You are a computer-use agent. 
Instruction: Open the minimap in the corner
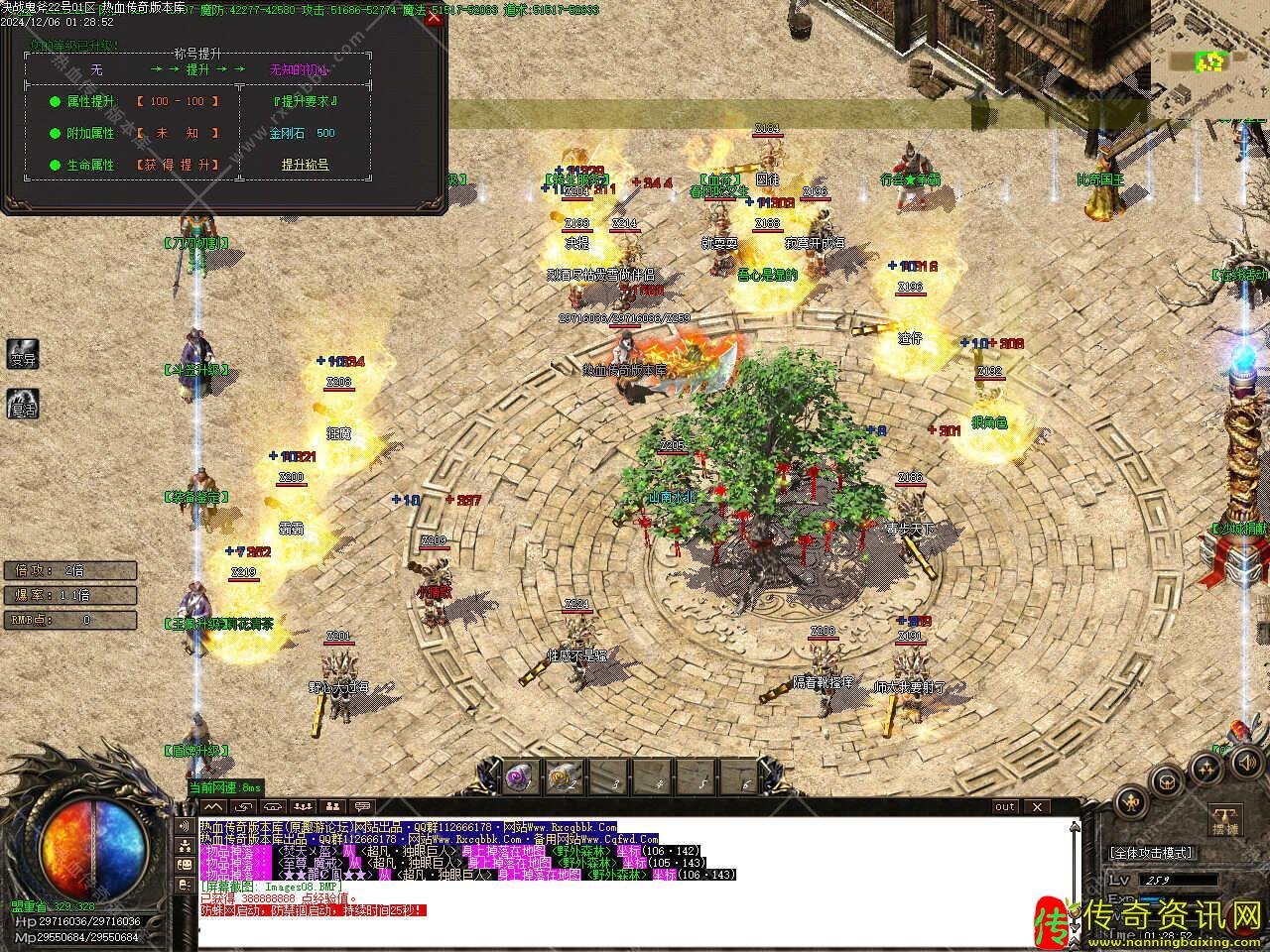[x=1210, y=59]
